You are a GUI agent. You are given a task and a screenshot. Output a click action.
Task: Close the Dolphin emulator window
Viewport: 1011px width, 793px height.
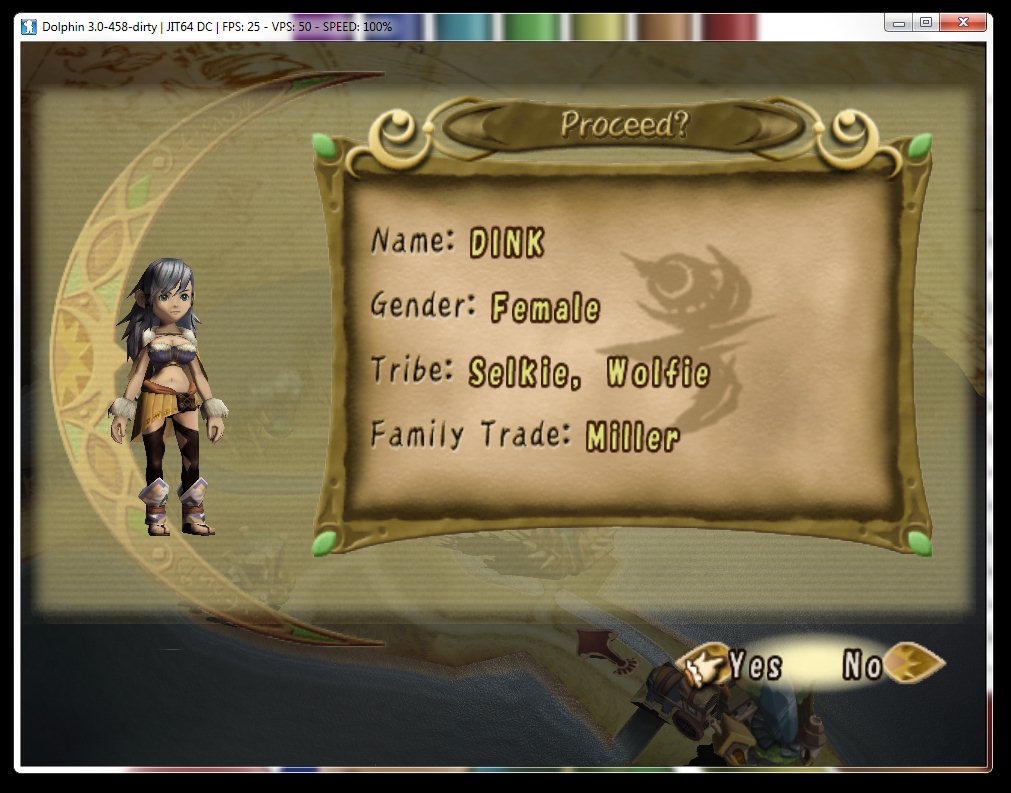(965, 22)
